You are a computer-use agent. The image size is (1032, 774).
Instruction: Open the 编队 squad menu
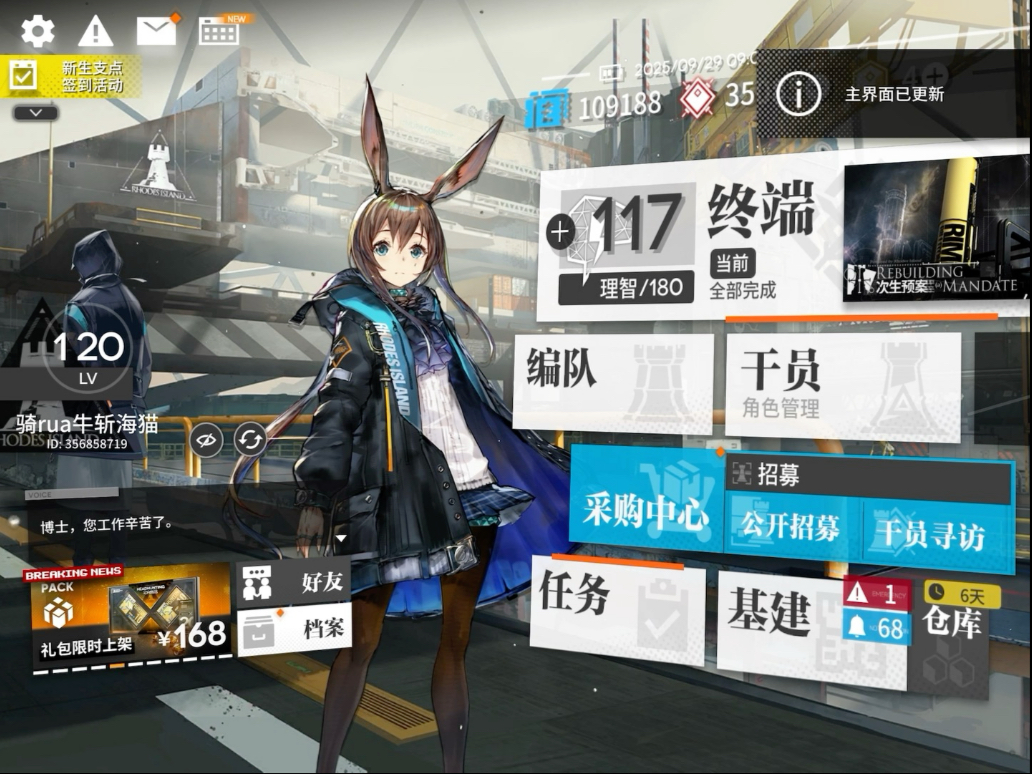pyautogui.click(x=612, y=382)
